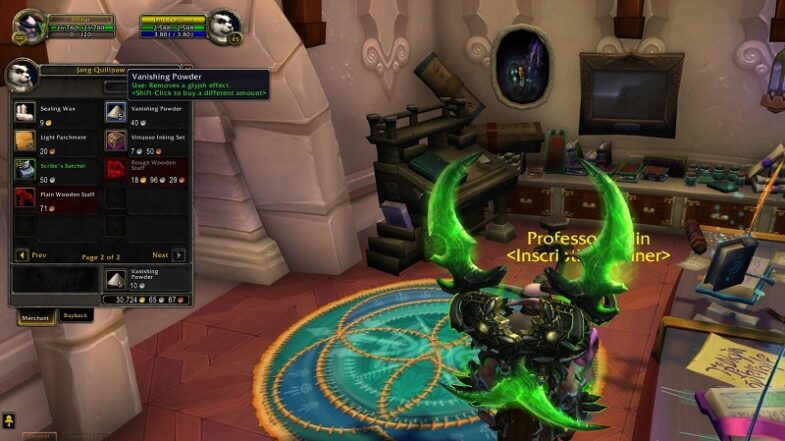Select the Virtuoso Inking Set

[x=116, y=142]
